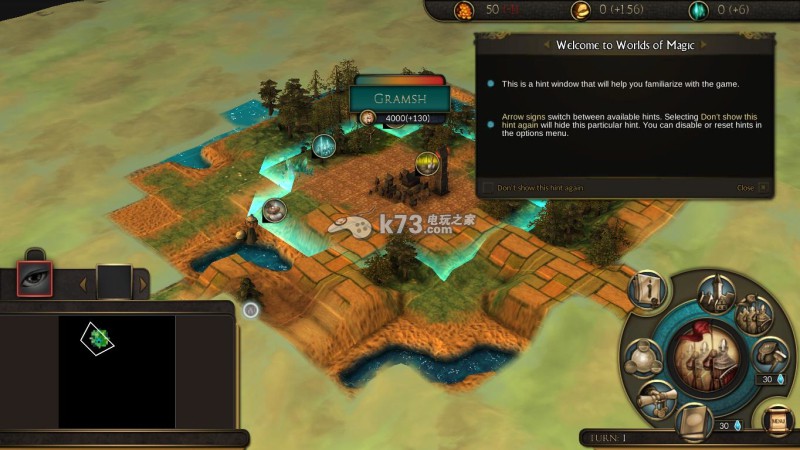Click the minimap view
This screenshot has width=800, height=450.
(x=116, y=372)
